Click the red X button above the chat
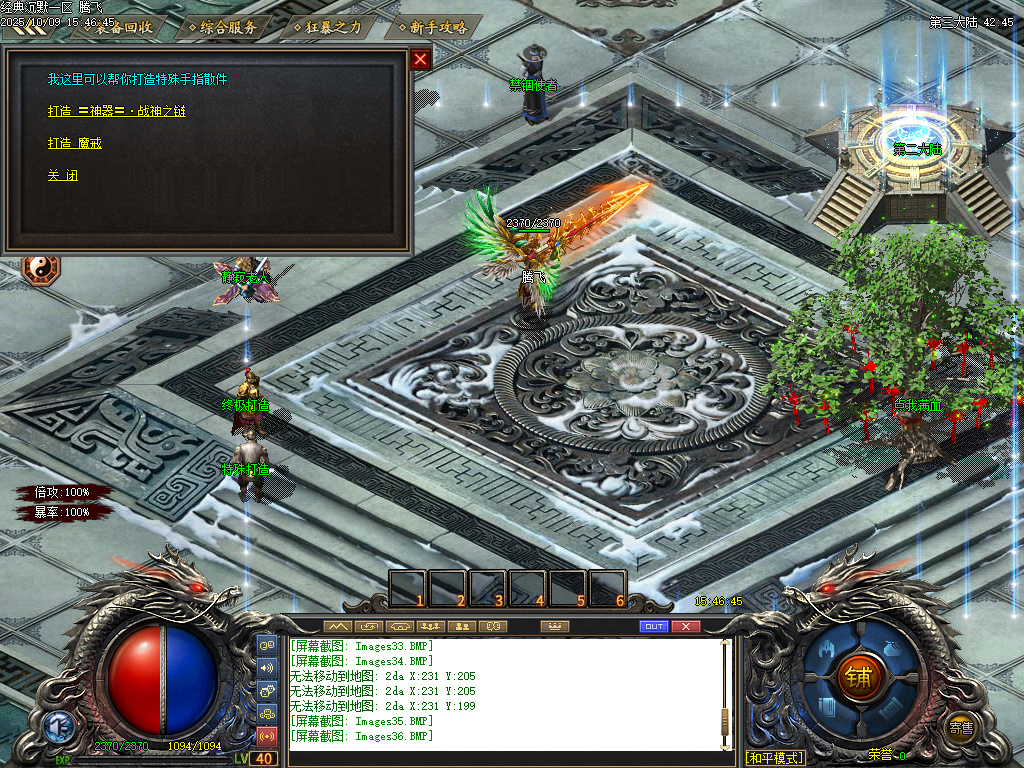Screen dimensions: 1024x768 click(685, 626)
